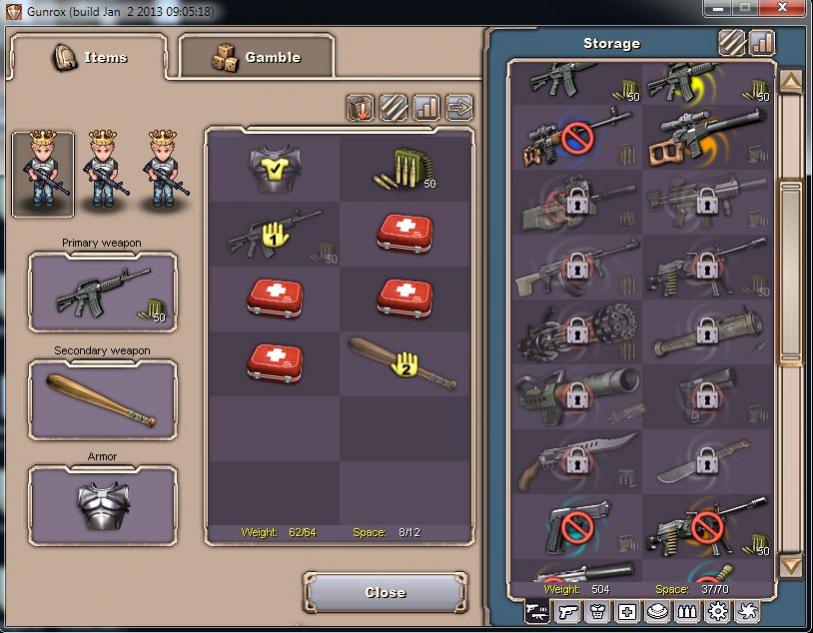Screen dimensions: 813x633
Task: Show pistols category in storage filter
Action: pyautogui.click(x=568, y=612)
